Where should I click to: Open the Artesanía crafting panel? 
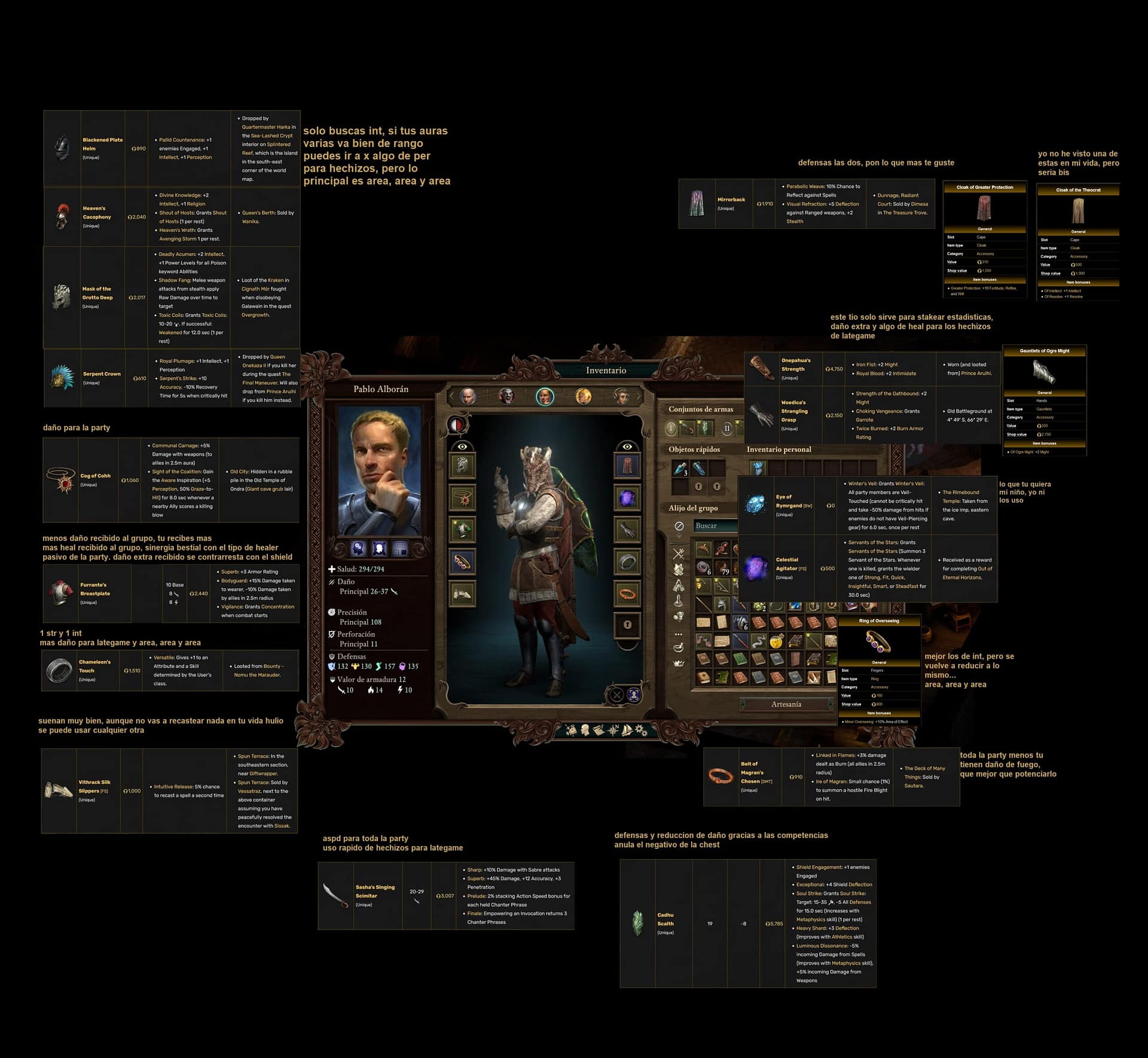786,704
